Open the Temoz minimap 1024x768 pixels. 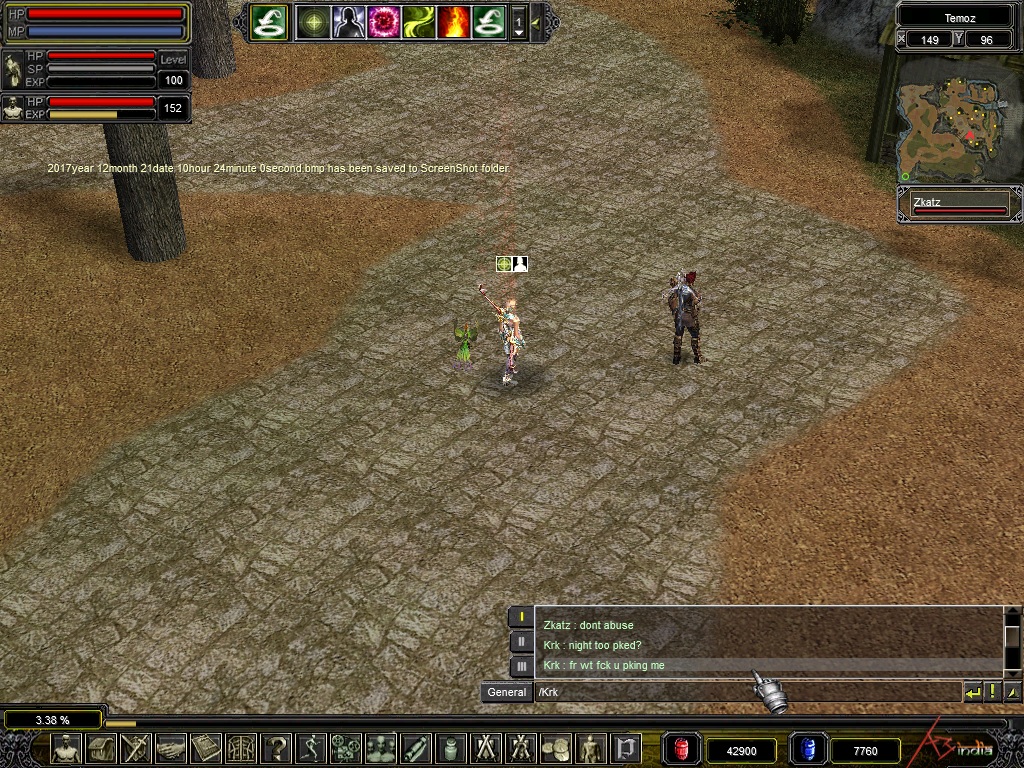coord(958,118)
